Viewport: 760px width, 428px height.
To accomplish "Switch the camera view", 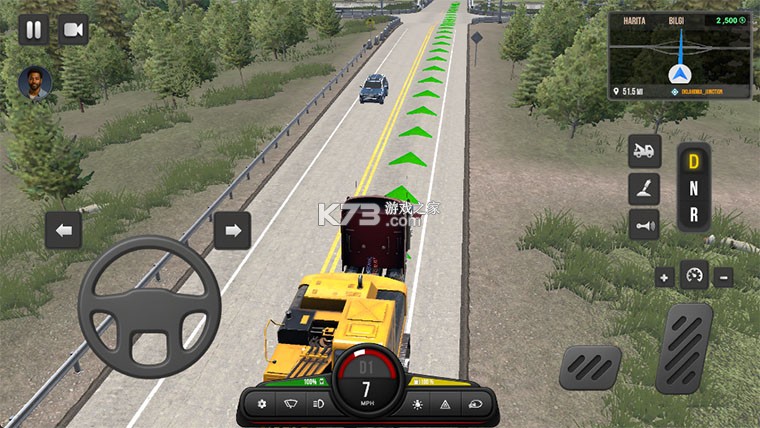I will coord(73,29).
